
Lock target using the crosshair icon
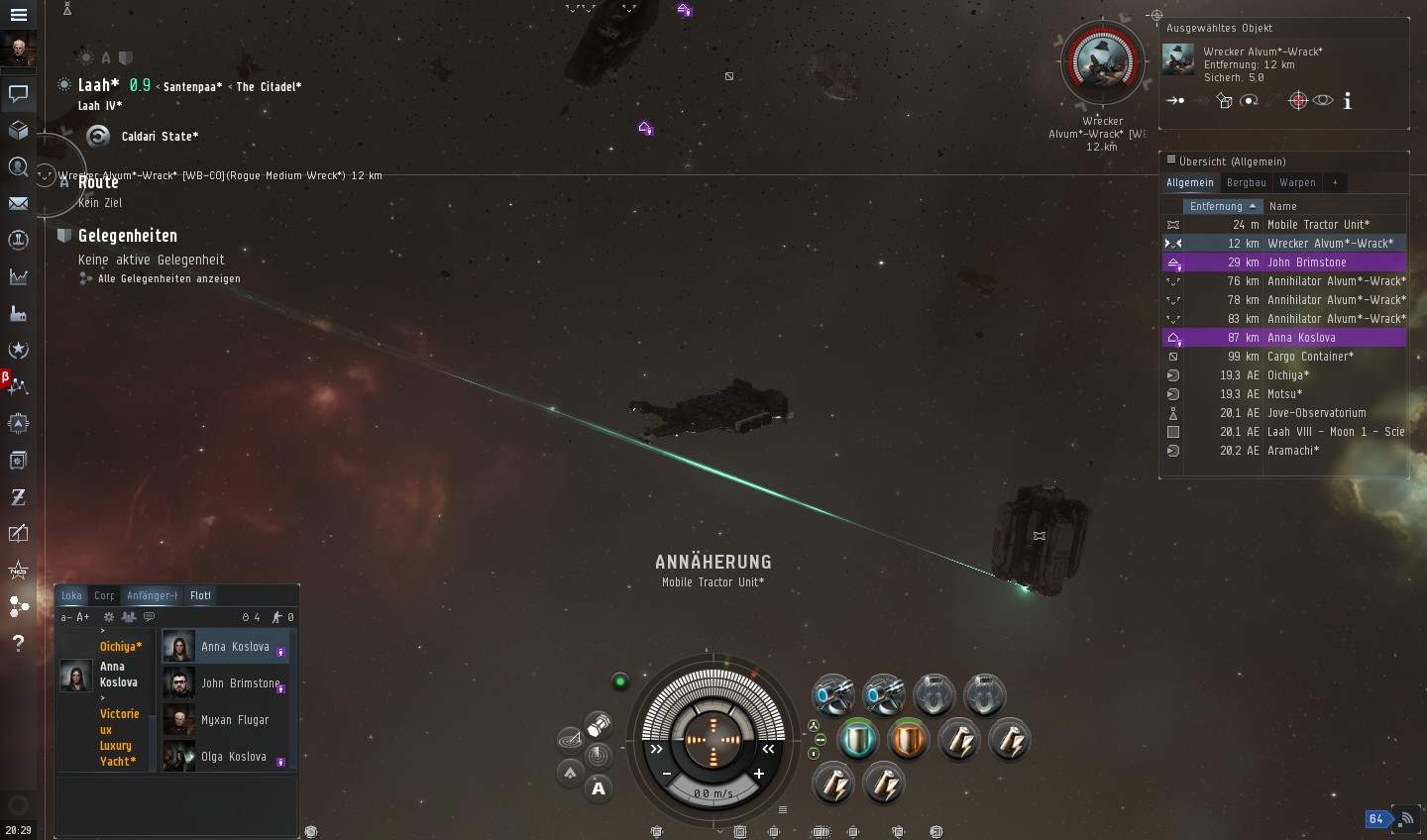(x=1297, y=100)
